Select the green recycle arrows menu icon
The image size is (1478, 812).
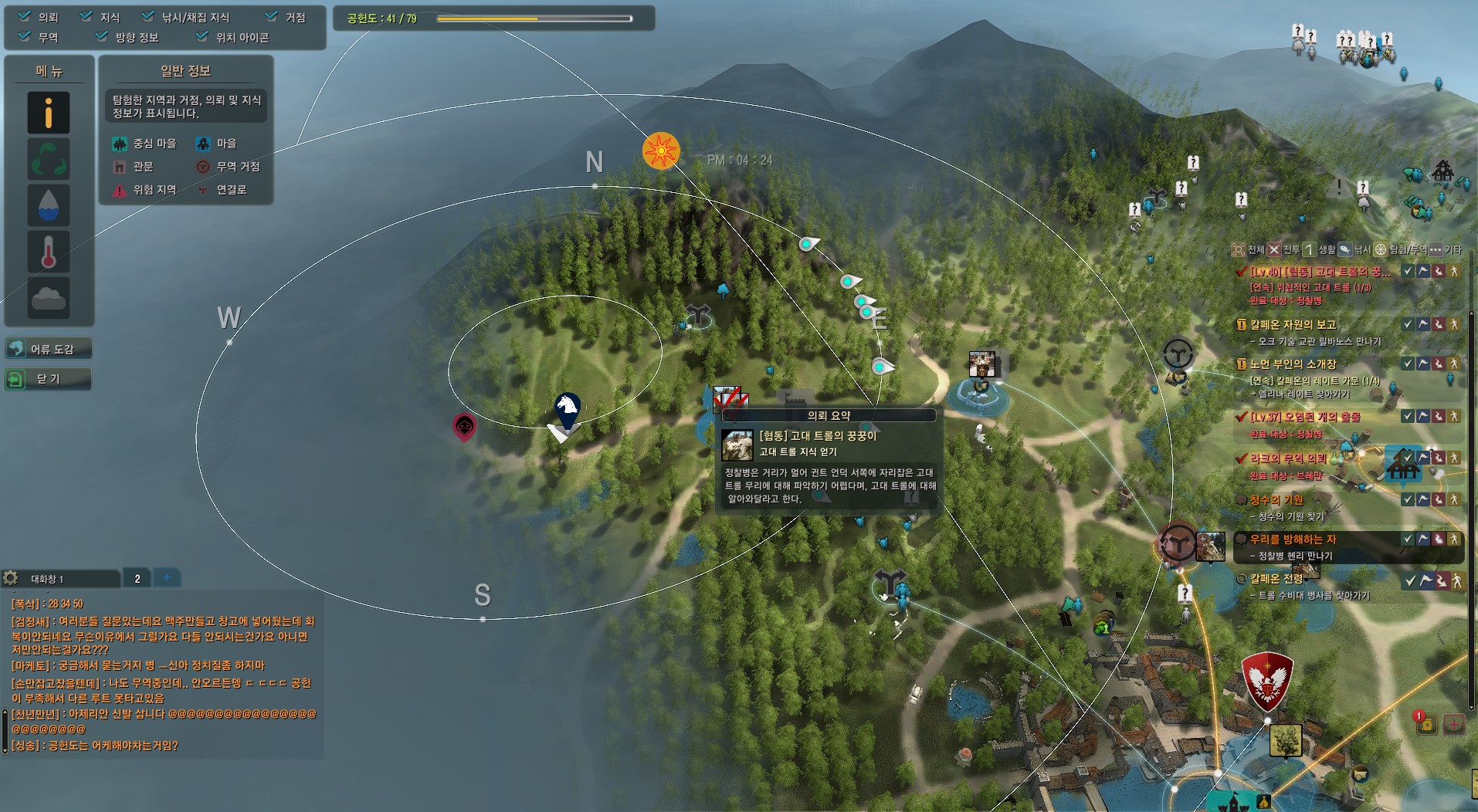click(x=49, y=159)
